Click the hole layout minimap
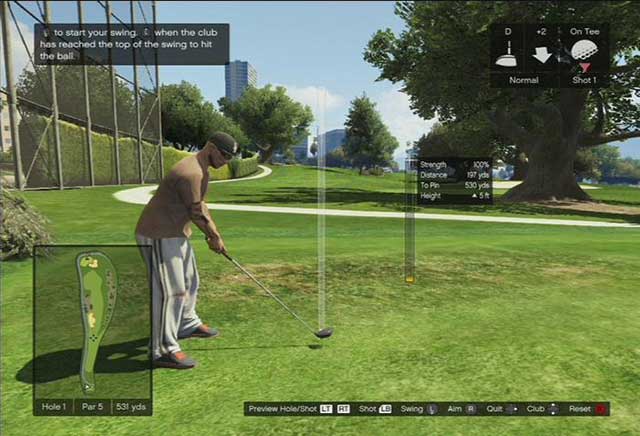The image size is (640, 436). [92, 321]
